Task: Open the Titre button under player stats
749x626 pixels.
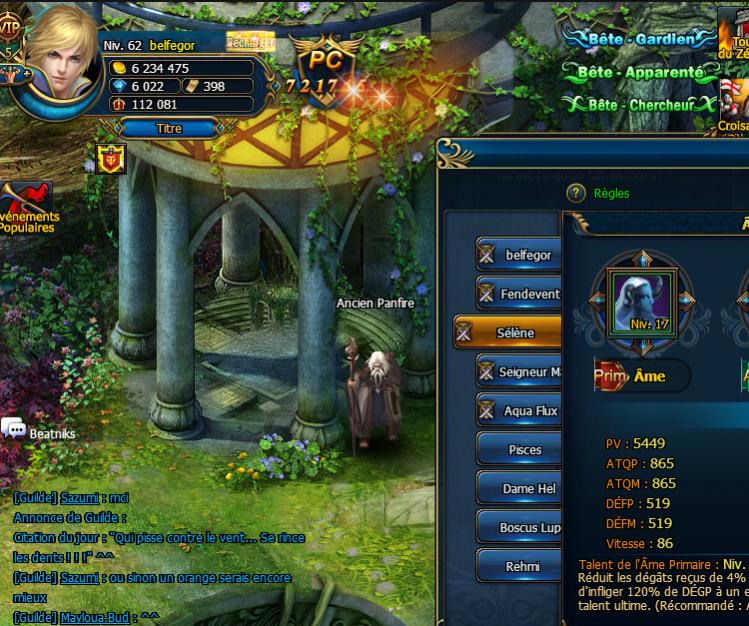Action: click(x=169, y=128)
